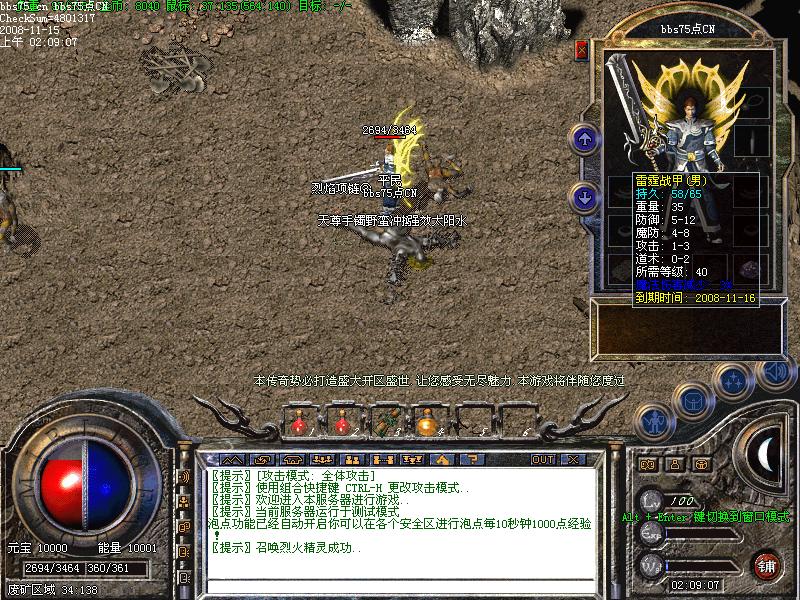Screen dimensions: 800x600
Task: Open the character status round button
Action: point(655,421)
